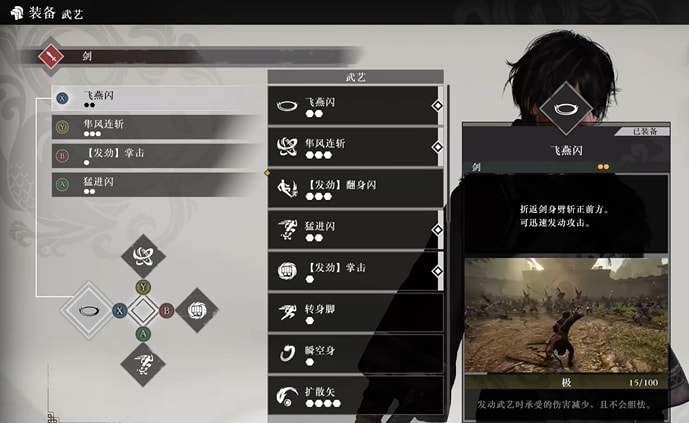Select 【发劲】掌击 in the 武艺 list
Screen dimensions: 689x423
coord(356,271)
